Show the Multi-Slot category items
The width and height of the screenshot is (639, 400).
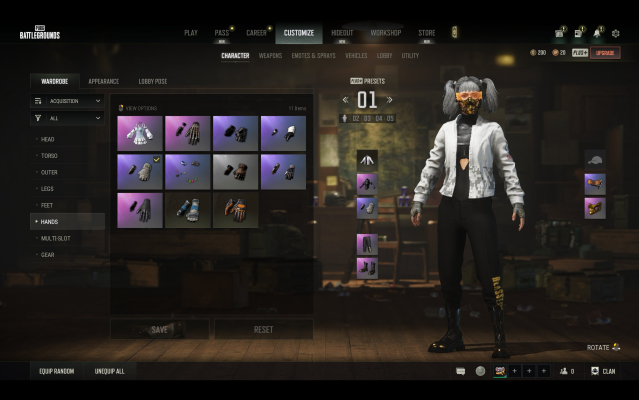pyautogui.click(x=55, y=238)
